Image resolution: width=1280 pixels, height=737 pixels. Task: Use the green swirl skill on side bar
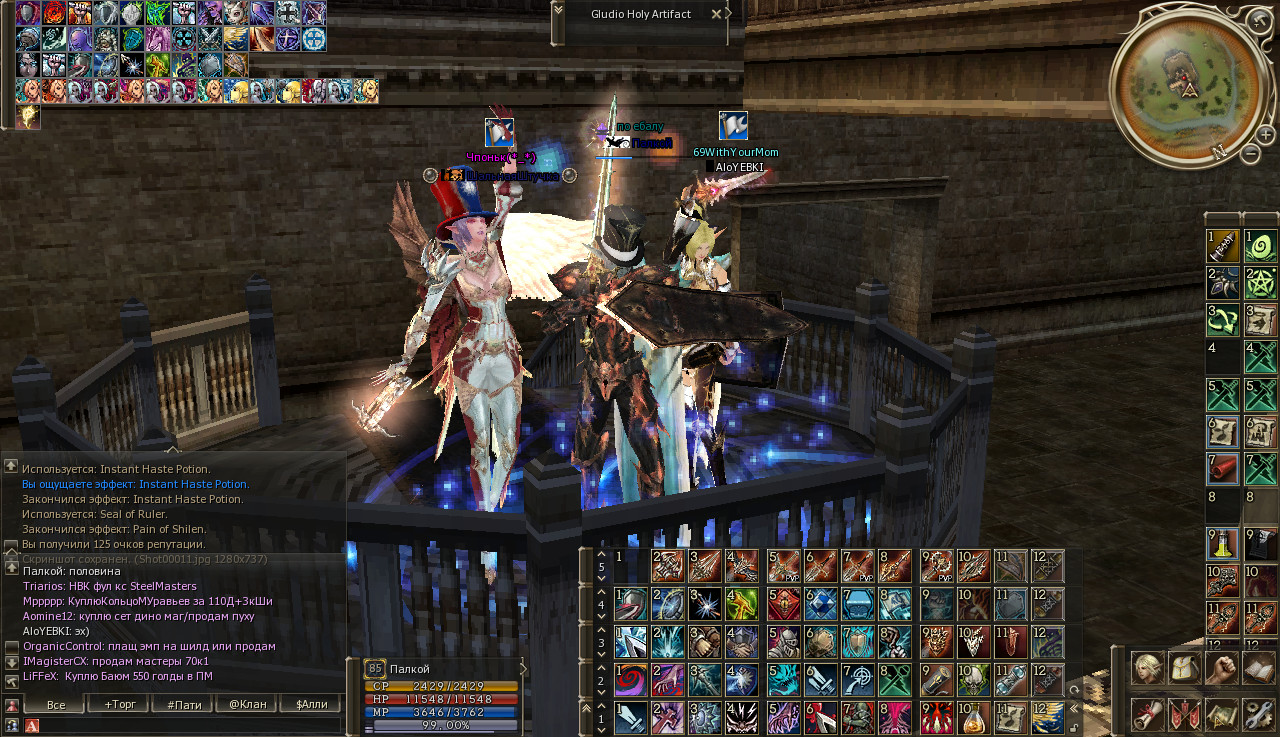point(1260,246)
